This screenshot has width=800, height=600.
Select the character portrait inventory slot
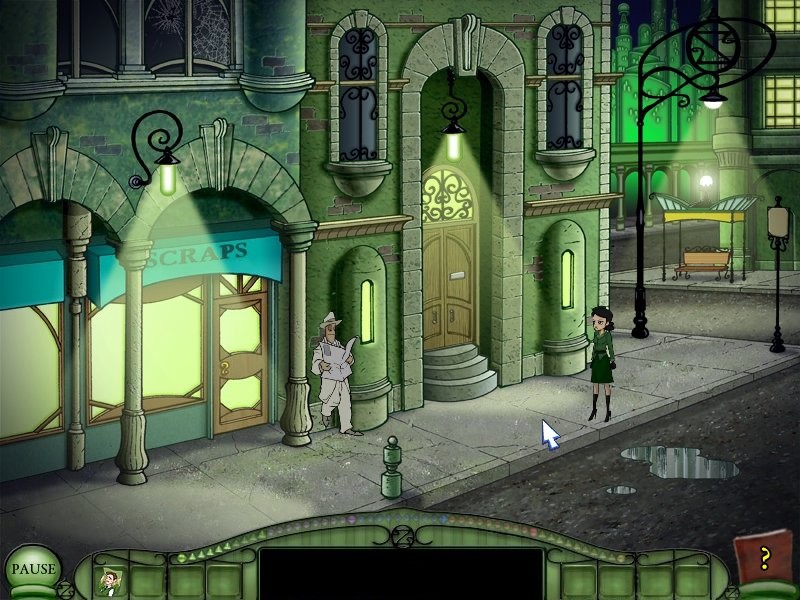point(107,580)
